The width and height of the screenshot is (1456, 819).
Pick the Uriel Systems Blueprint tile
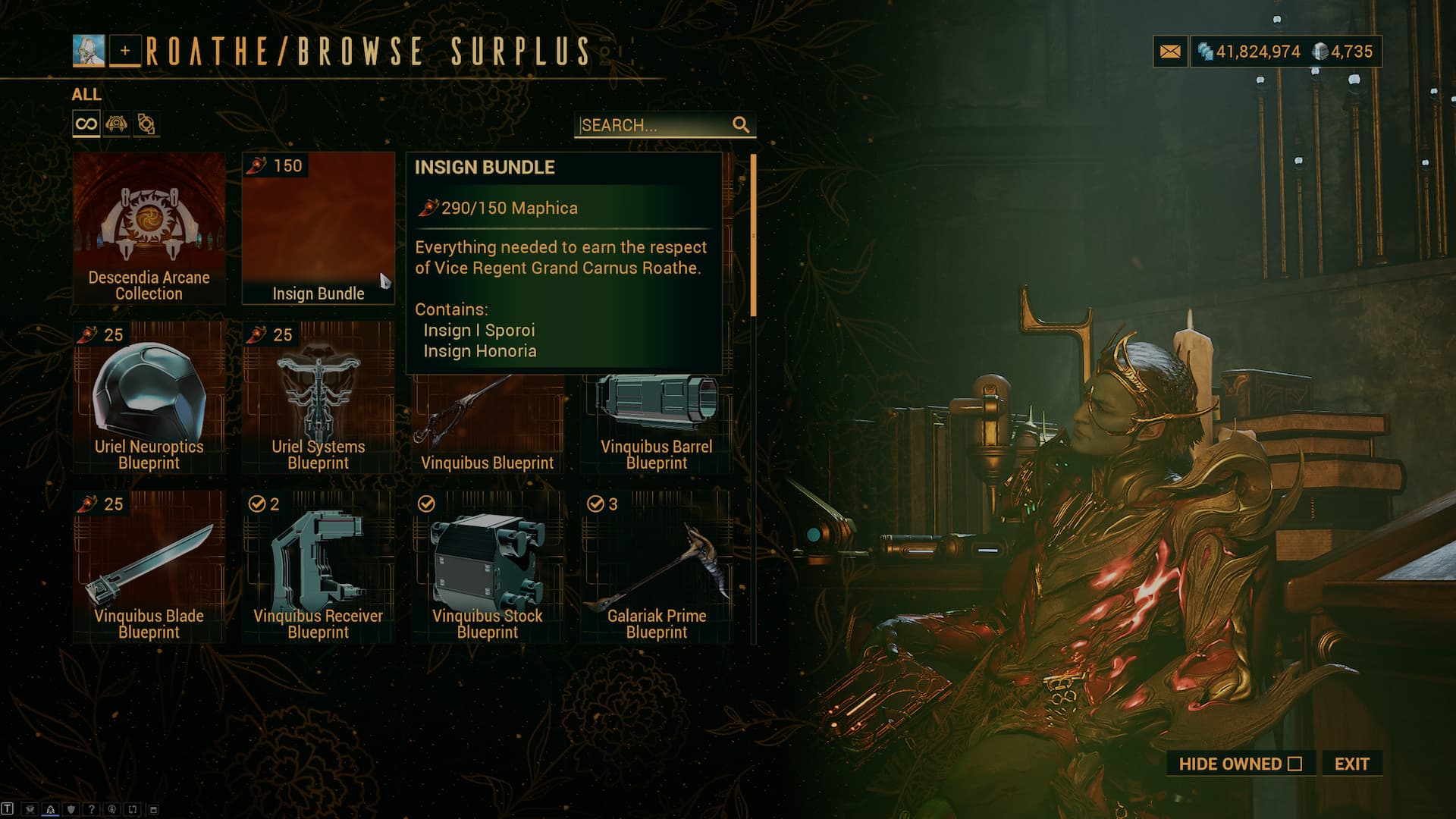(x=318, y=398)
